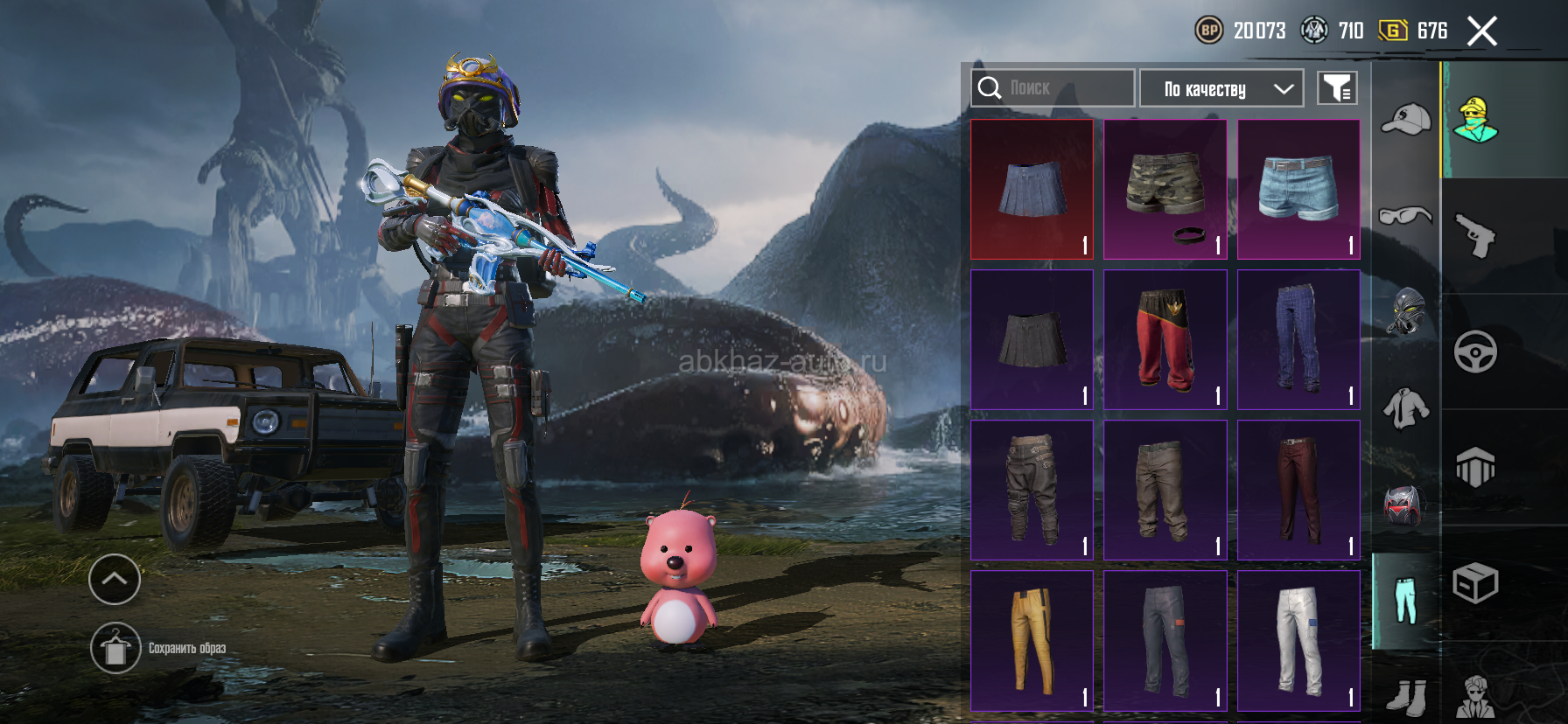
Task: Close the inventory with the X button
Action: pos(1481,31)
